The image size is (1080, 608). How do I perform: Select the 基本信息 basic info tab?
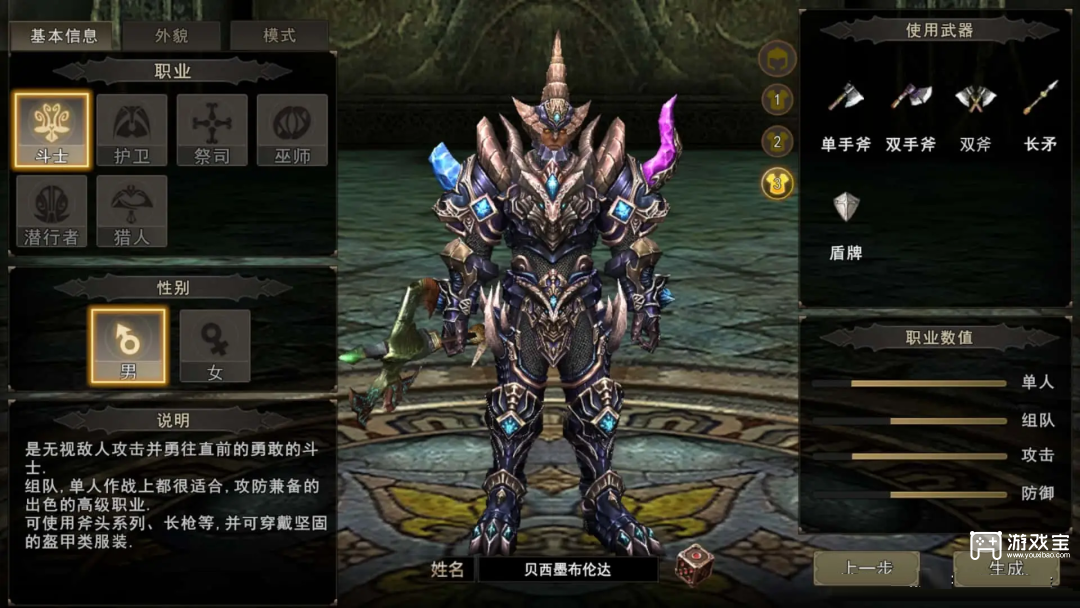click(64, 36)
